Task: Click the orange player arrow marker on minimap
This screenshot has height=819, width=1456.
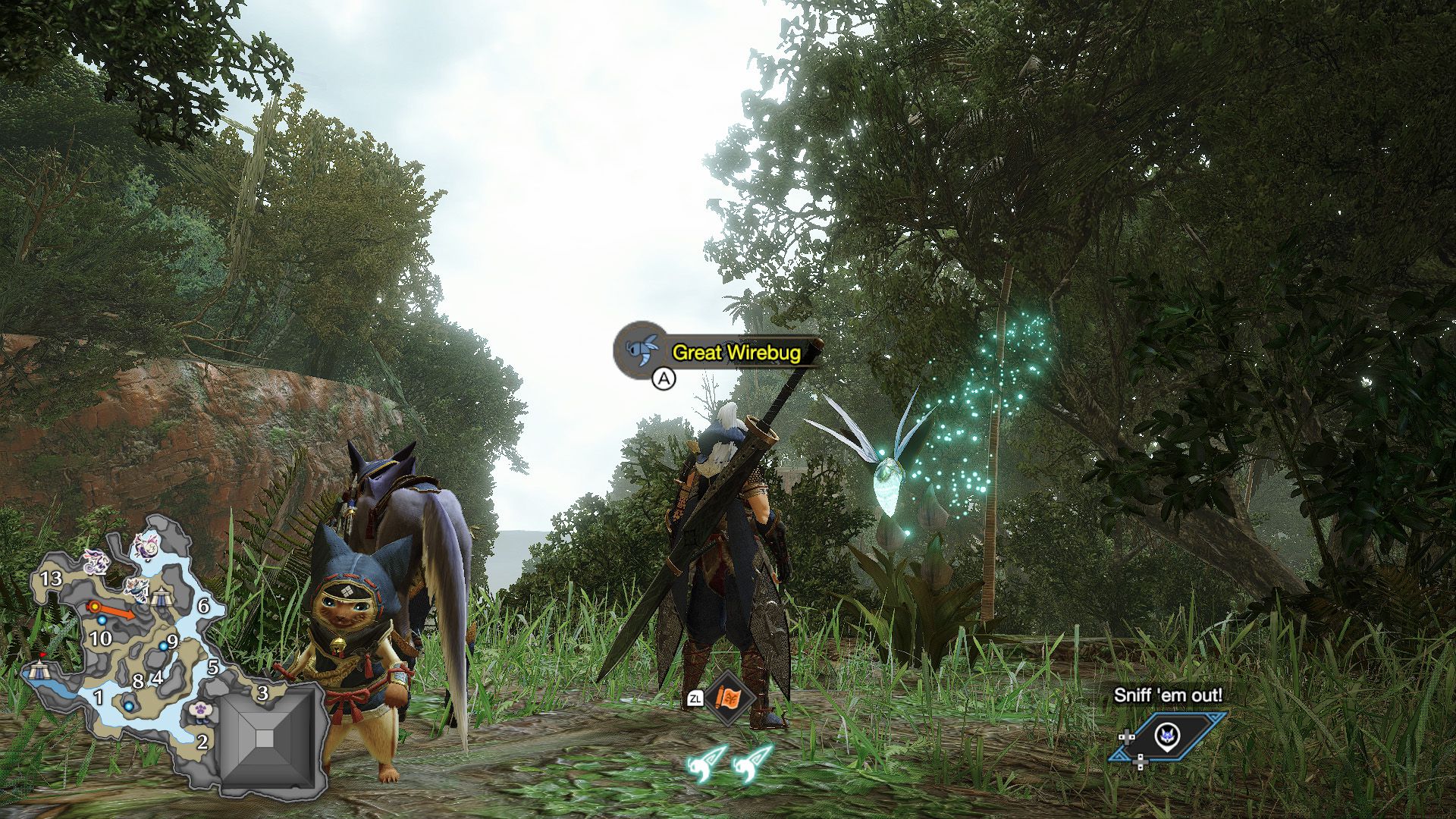Action: [93, 607]
